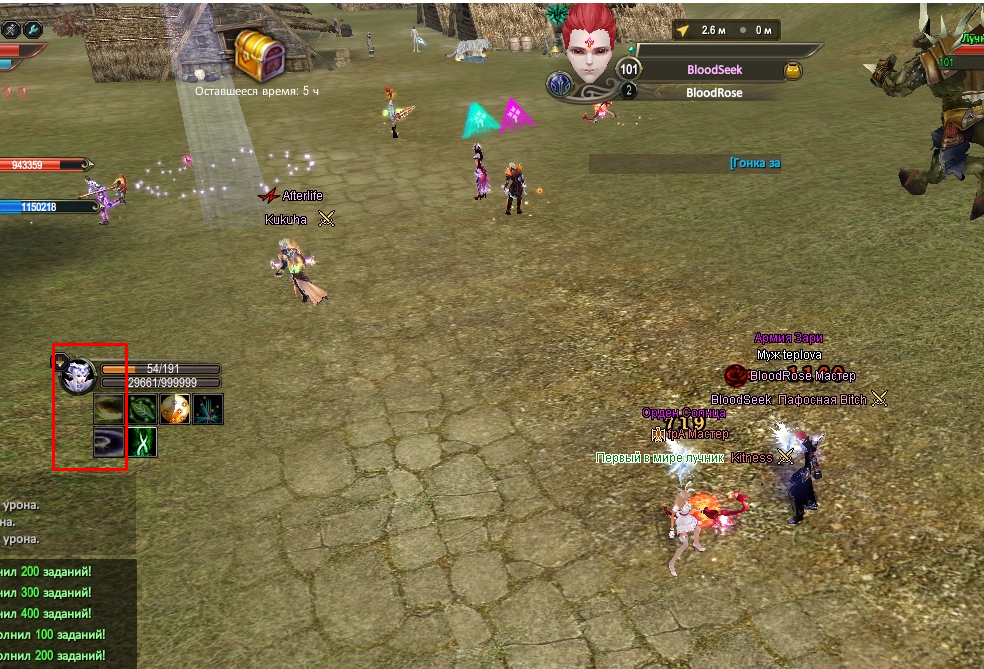The height and width of the screenshot is (669, 984).
Task: Activate the green leaf pet skill
Action: tap(142, 408)
